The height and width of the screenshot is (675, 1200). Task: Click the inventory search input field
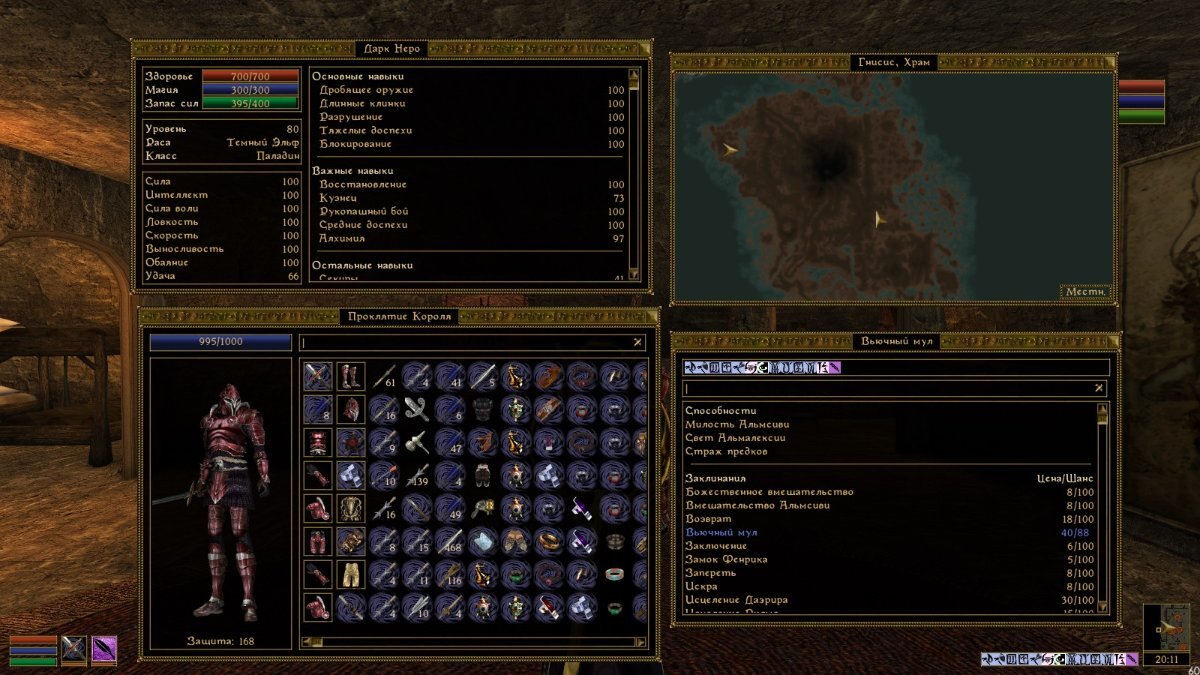click(465, 342)
